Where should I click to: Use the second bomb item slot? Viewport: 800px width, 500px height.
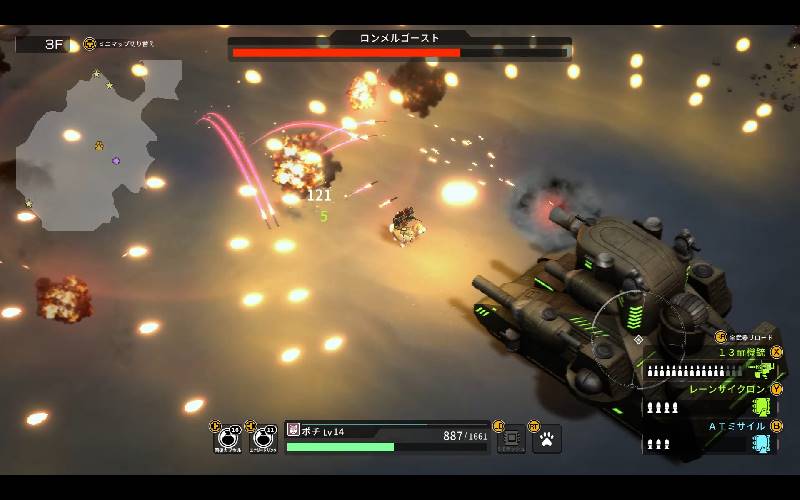click(264, 438)
